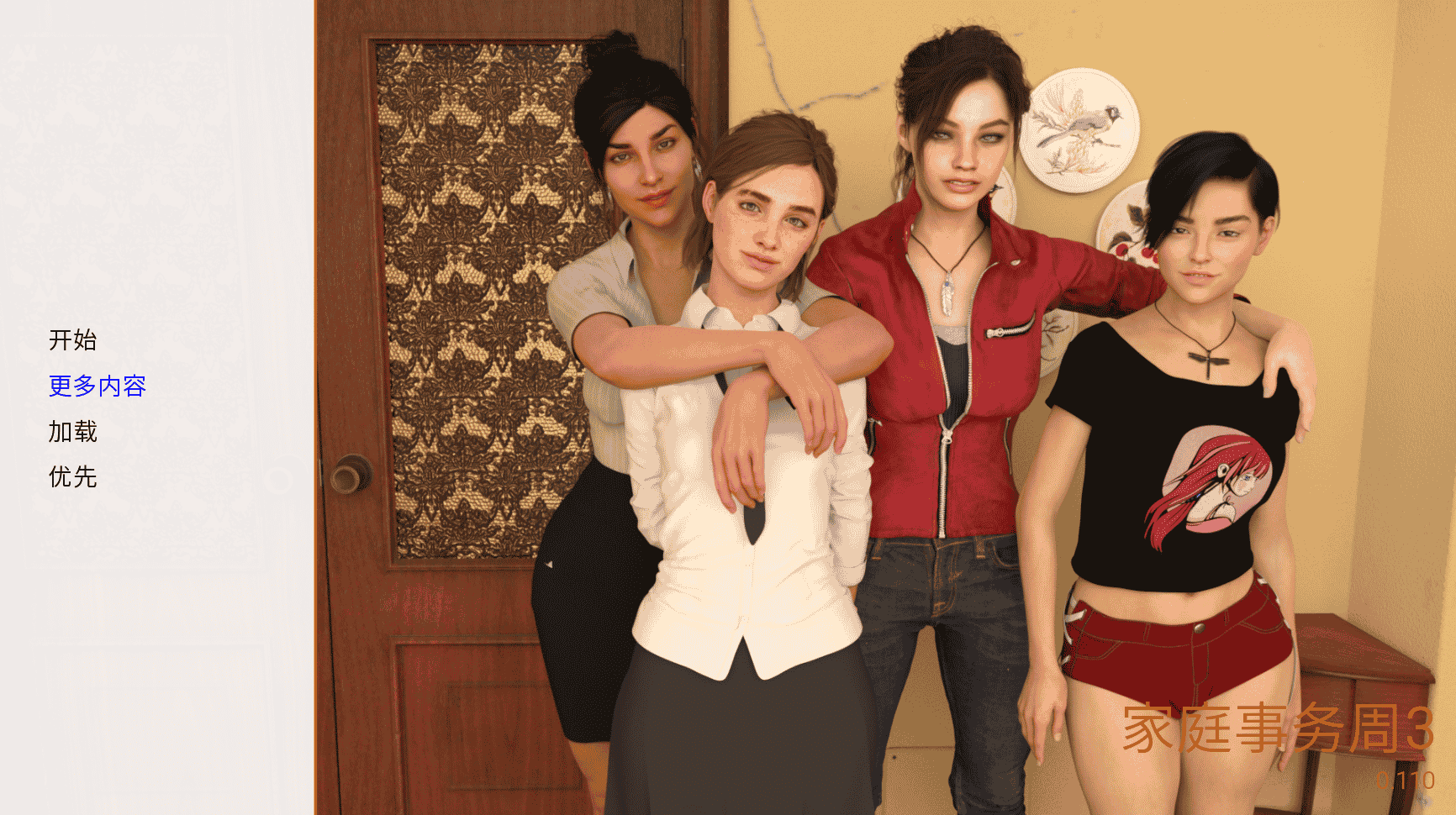This screenshot has width=1456, height=815.
Task: Open the 优先 preferences menu
Action: click(x=73, y=477)
